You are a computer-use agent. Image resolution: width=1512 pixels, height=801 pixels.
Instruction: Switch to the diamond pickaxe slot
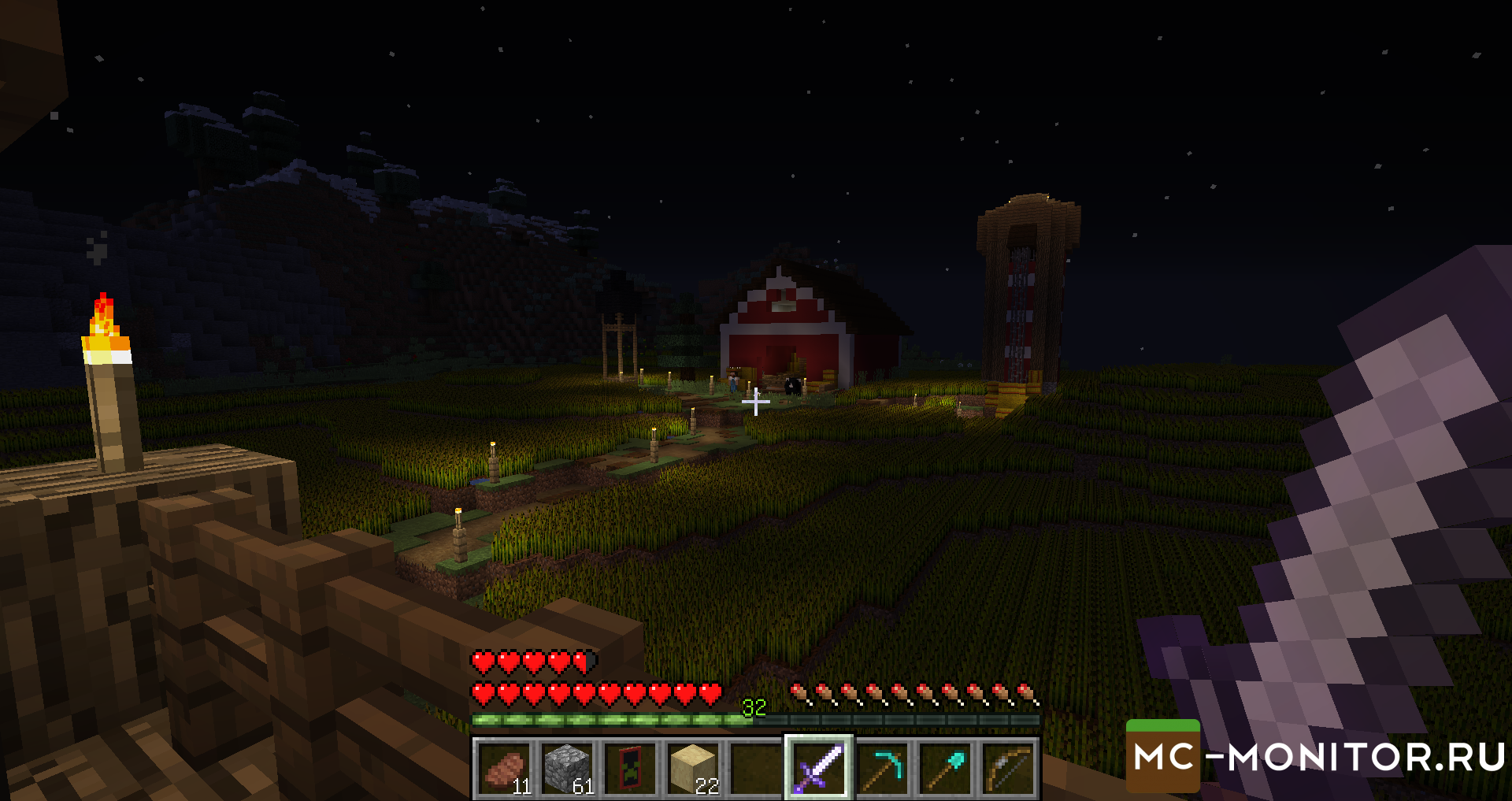[x=883, y=768]
